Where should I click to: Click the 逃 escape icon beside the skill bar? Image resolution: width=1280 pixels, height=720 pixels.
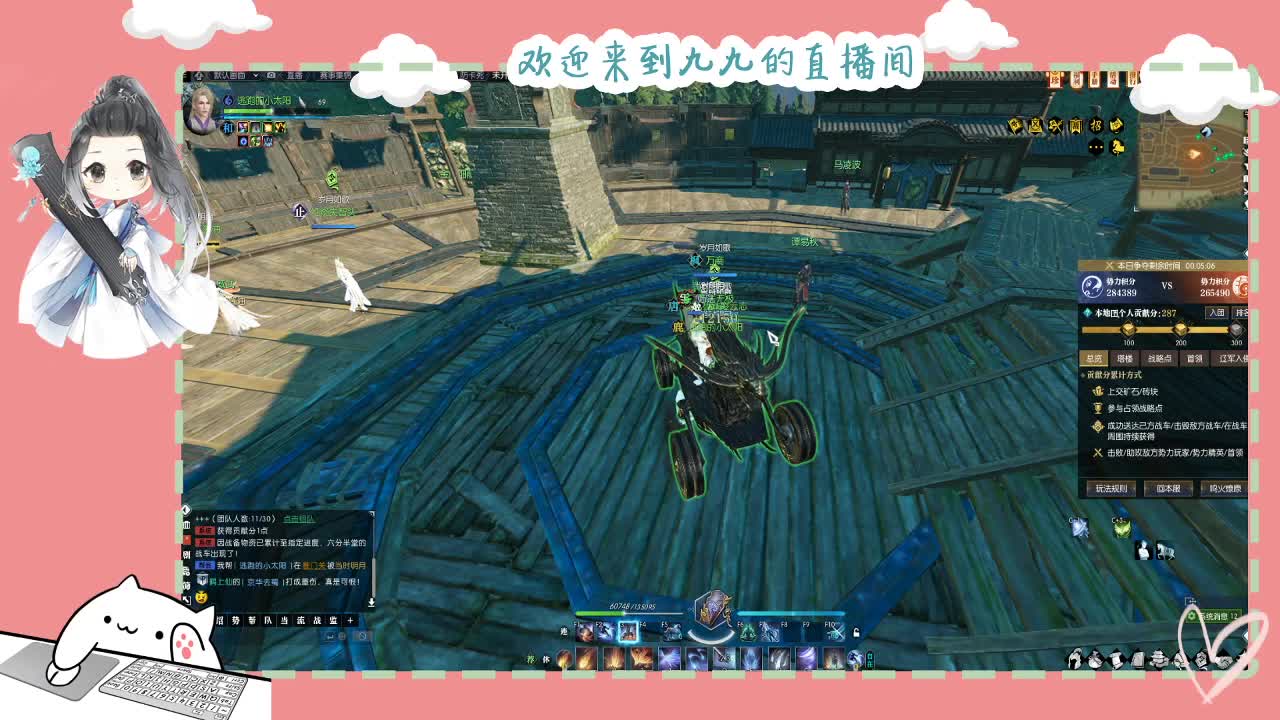coord(563,631)
